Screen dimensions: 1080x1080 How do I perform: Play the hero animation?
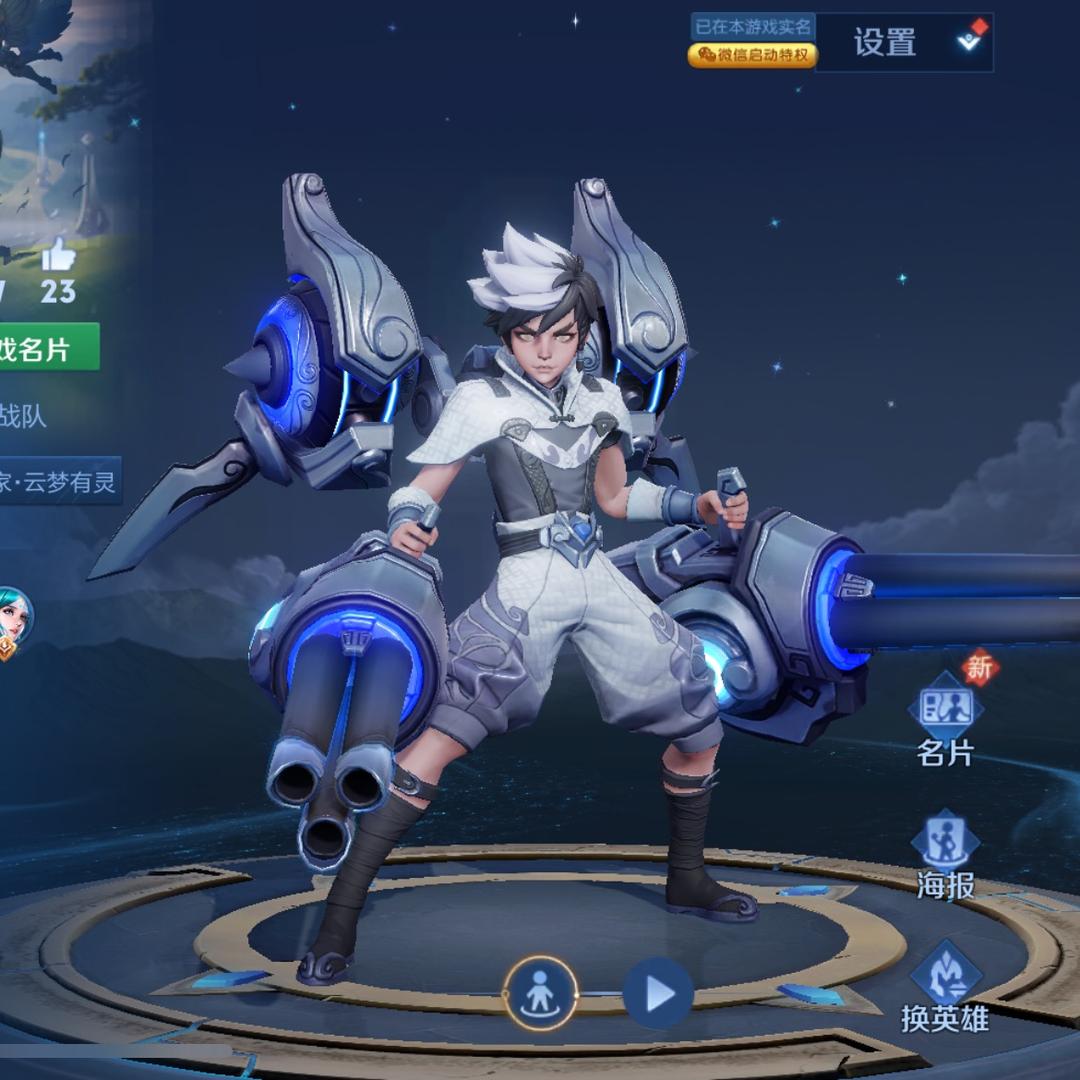tap(658, 994)
